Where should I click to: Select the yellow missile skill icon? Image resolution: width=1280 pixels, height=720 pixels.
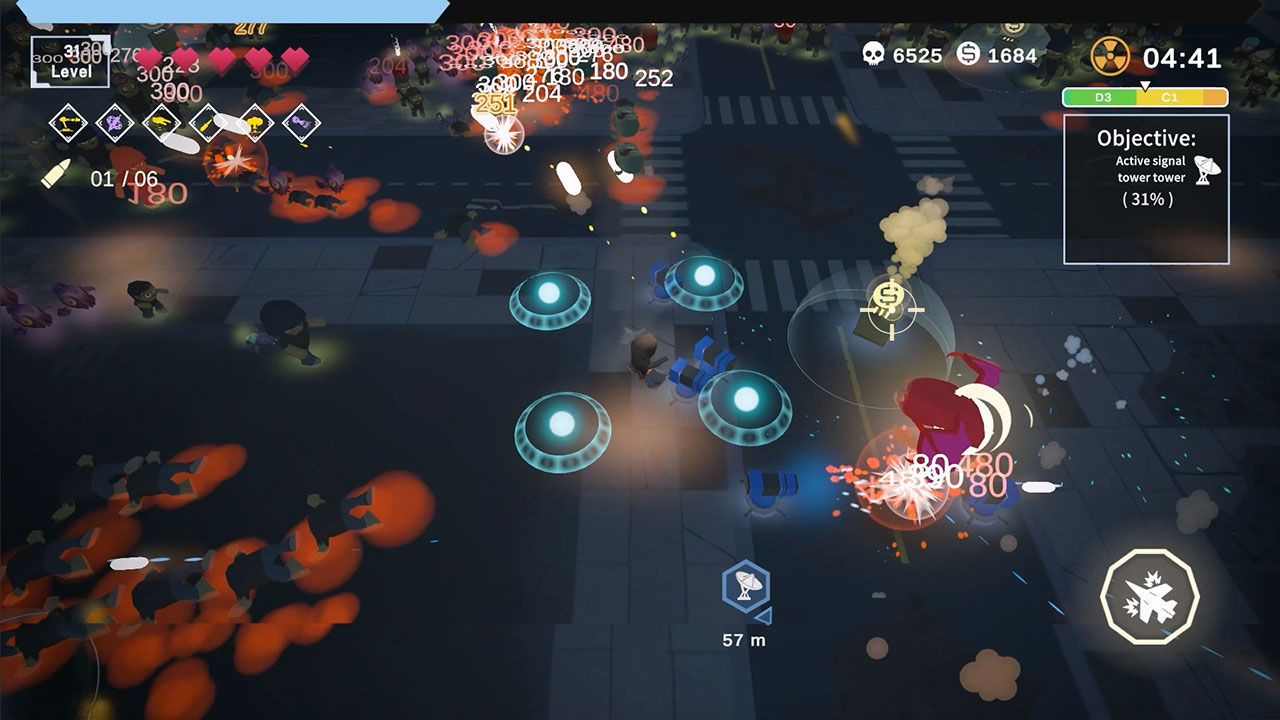pos(207,123)
